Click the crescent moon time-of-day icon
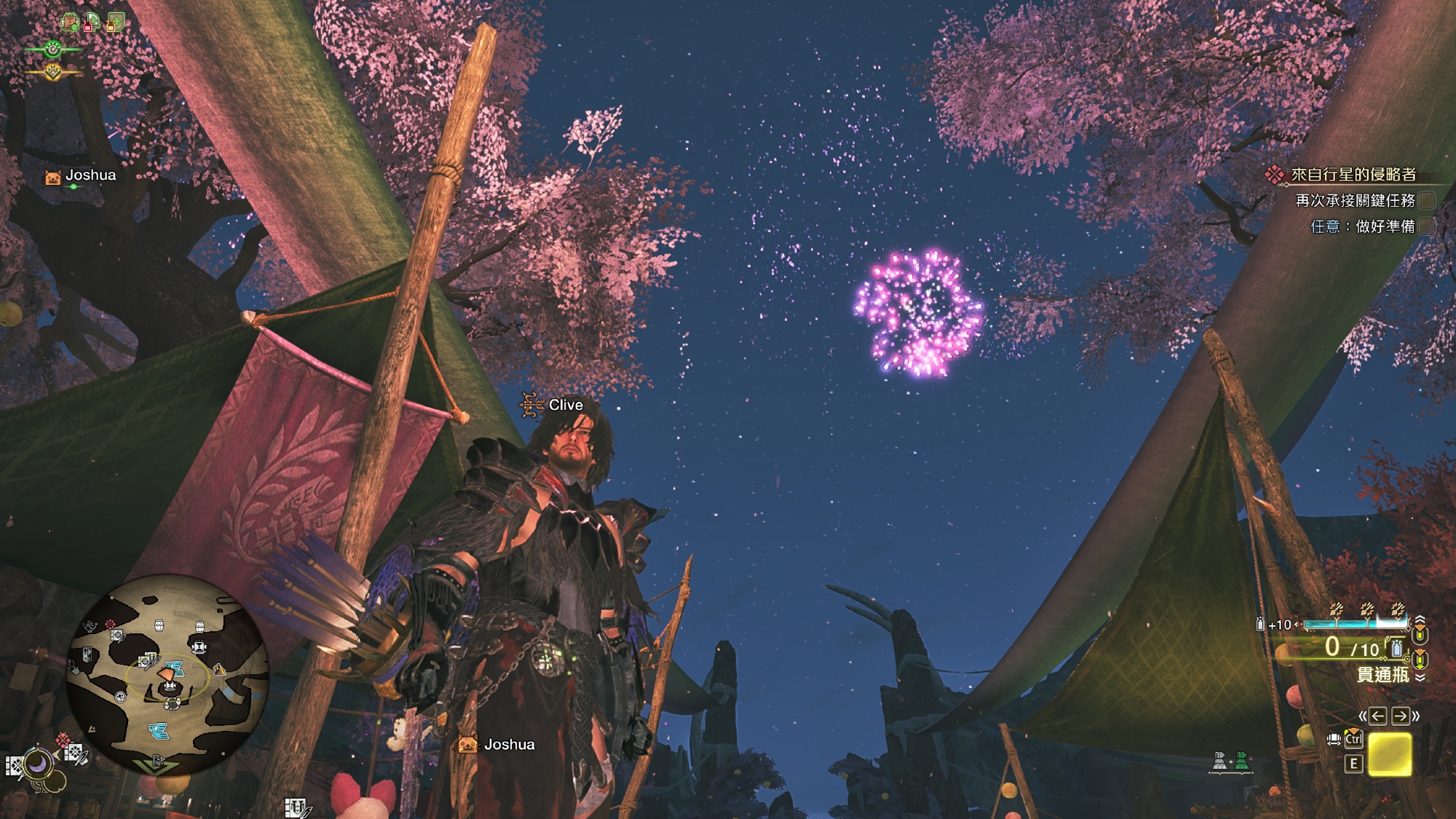Screen dimensions: 1456x819 coord(36,764)
